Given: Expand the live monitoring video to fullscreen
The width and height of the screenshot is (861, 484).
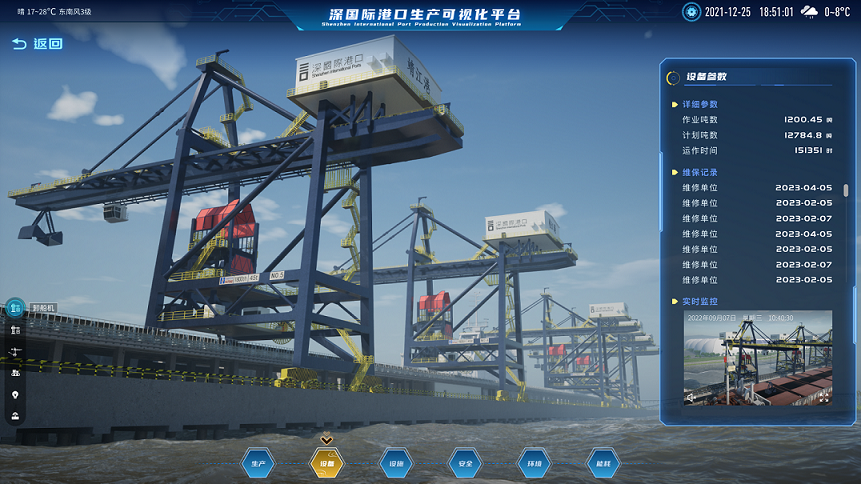Looking at the screenshot, I should (x=823, y=397).
